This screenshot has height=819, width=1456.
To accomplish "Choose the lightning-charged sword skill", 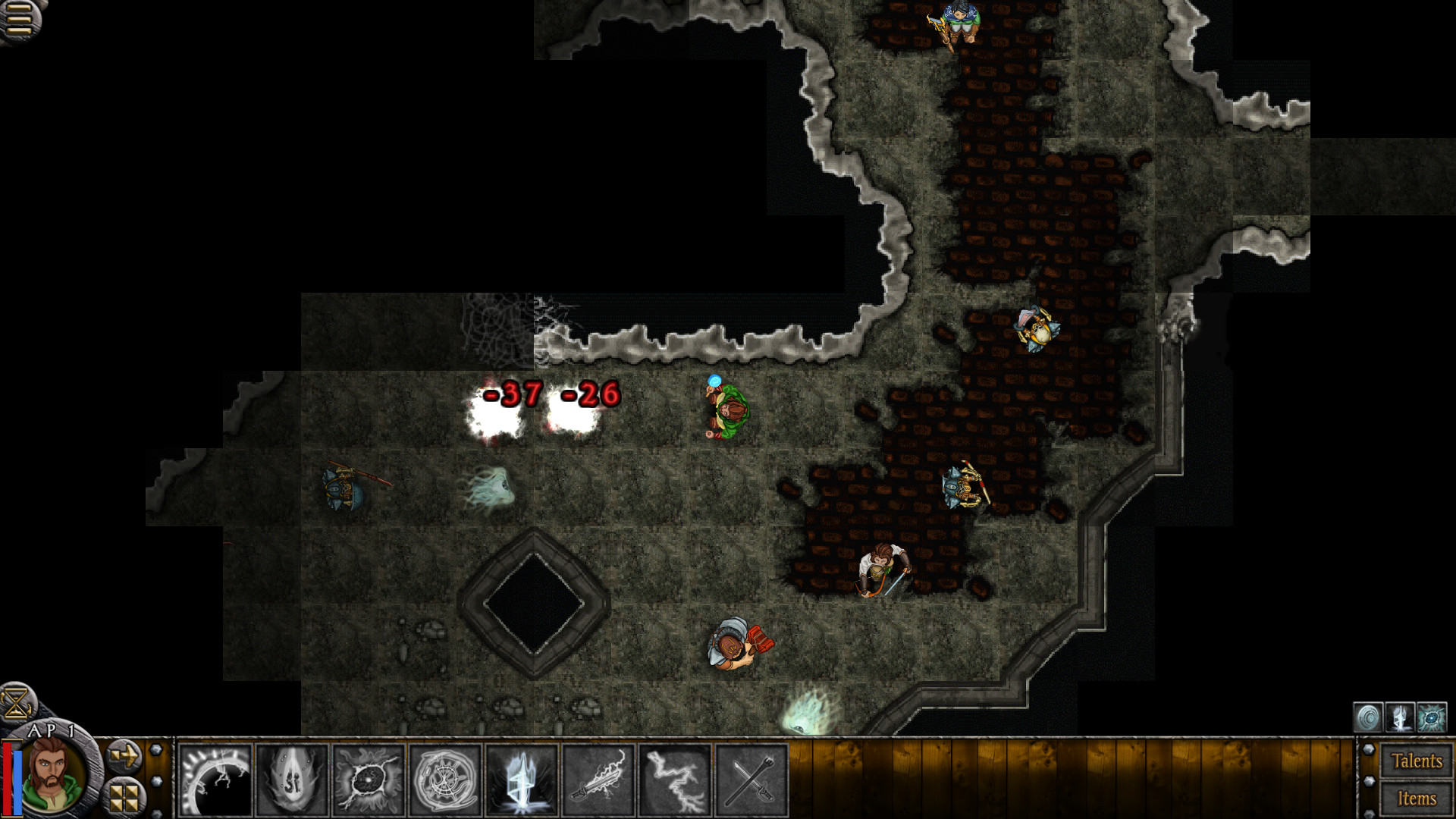I will (x=599, y=780).
